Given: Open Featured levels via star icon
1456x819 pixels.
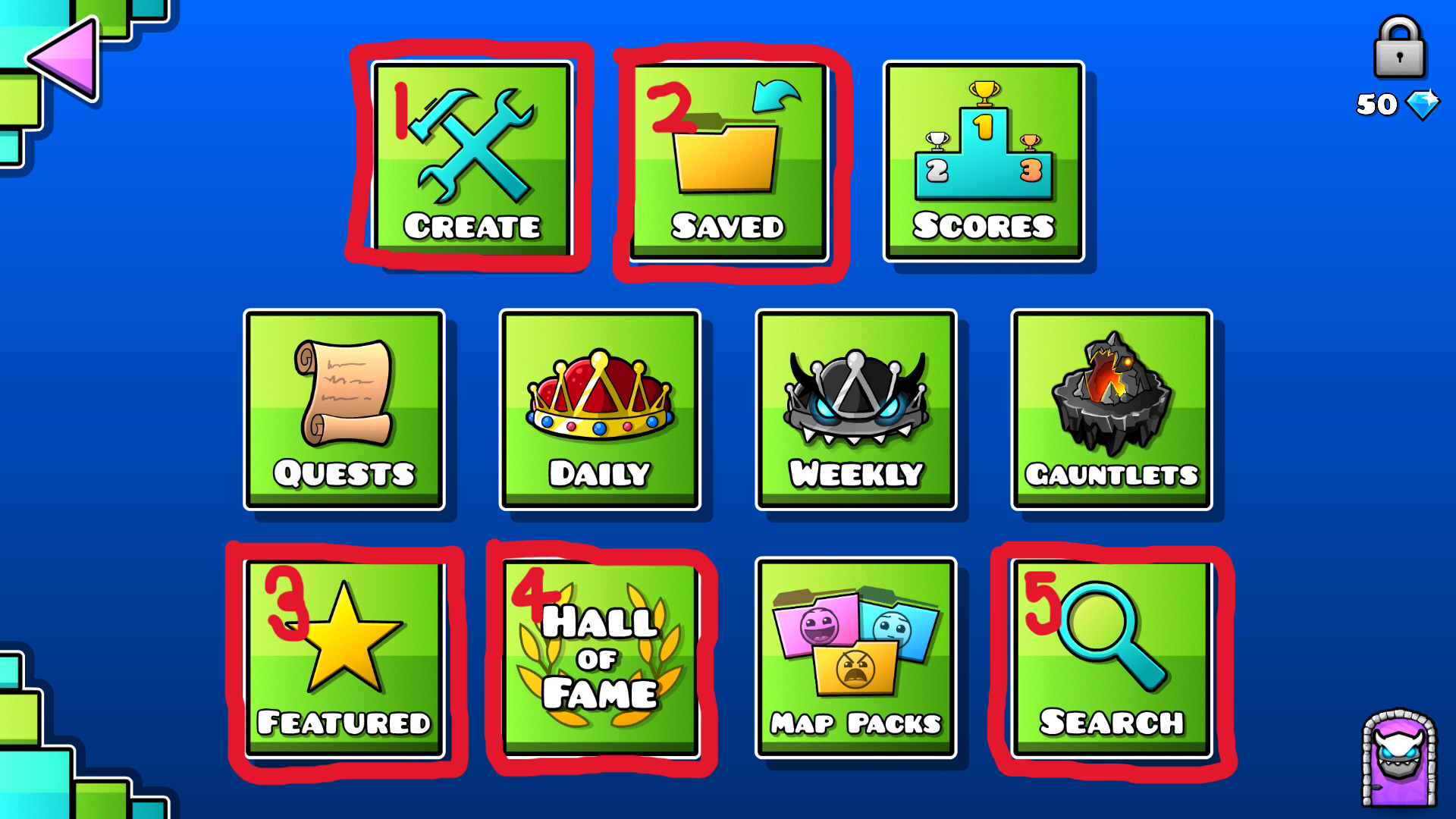Looking at the screenshot, I should [345, 652].
